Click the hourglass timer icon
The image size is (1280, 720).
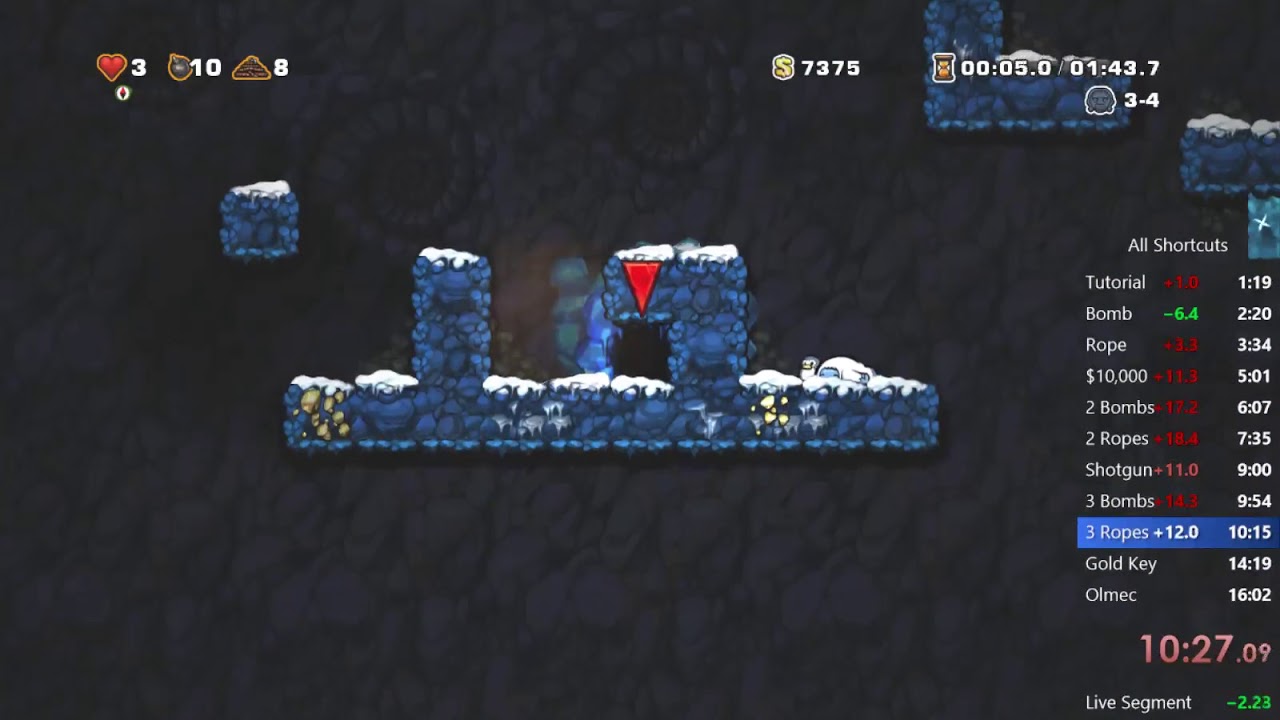[x=942, y=69]
